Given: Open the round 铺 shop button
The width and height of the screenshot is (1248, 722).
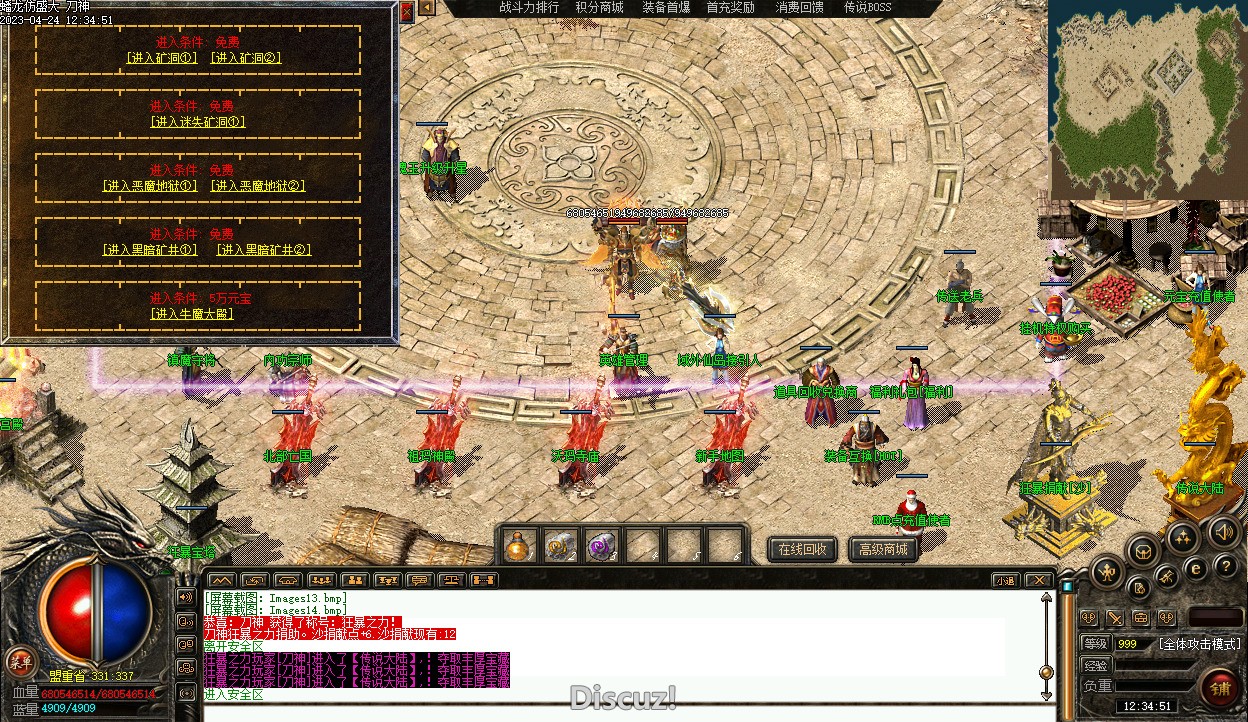Looking at the screenshot, I should click(x=1221, y=688).
